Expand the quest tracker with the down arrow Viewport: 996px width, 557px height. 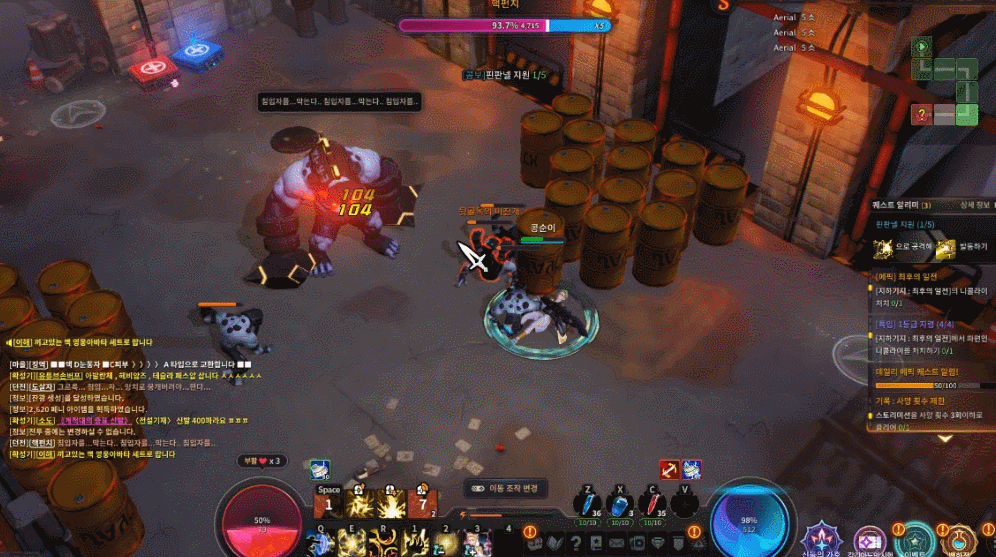click(x=945, y=438)
